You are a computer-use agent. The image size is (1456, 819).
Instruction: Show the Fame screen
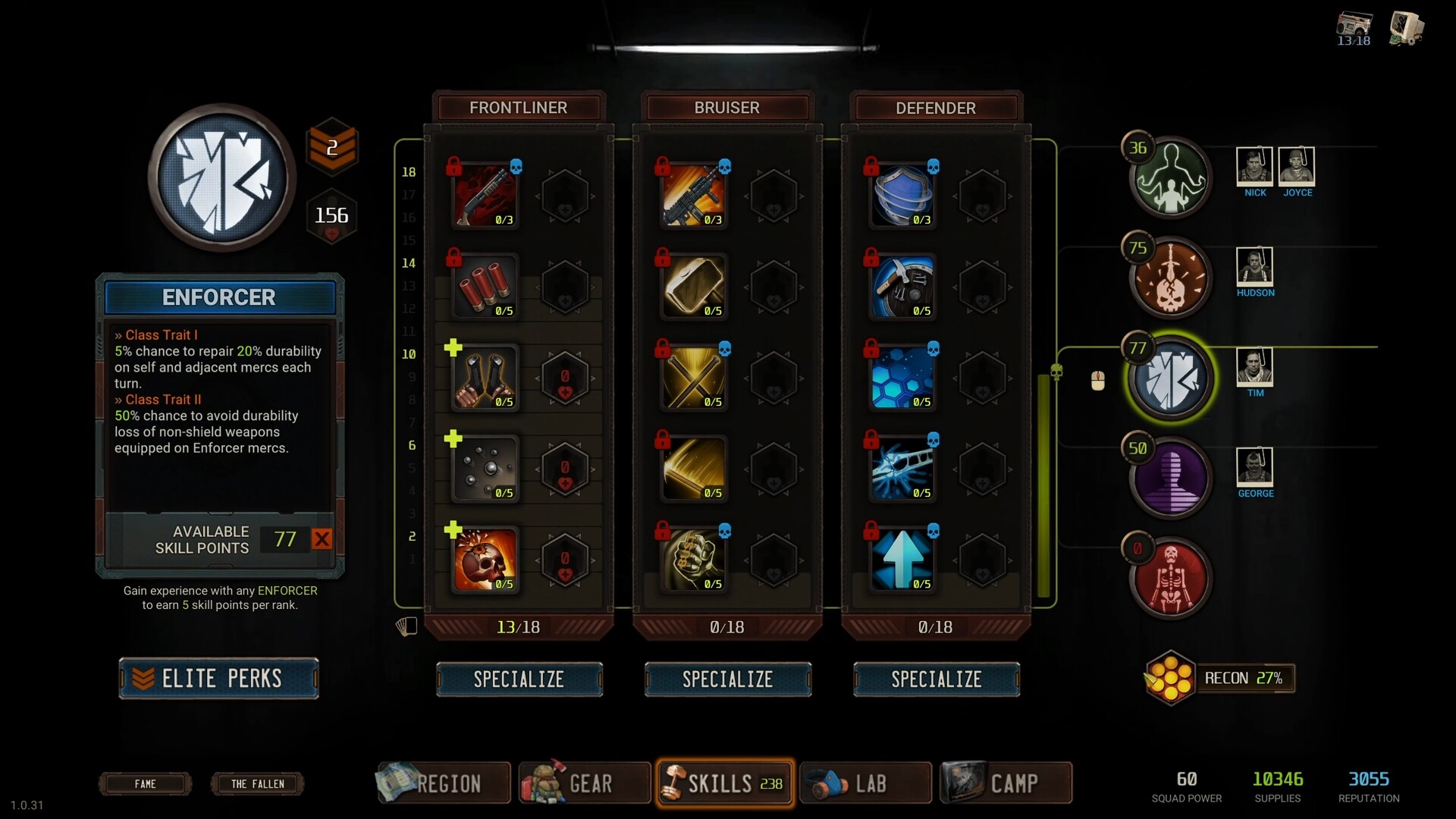coord(145,783)
